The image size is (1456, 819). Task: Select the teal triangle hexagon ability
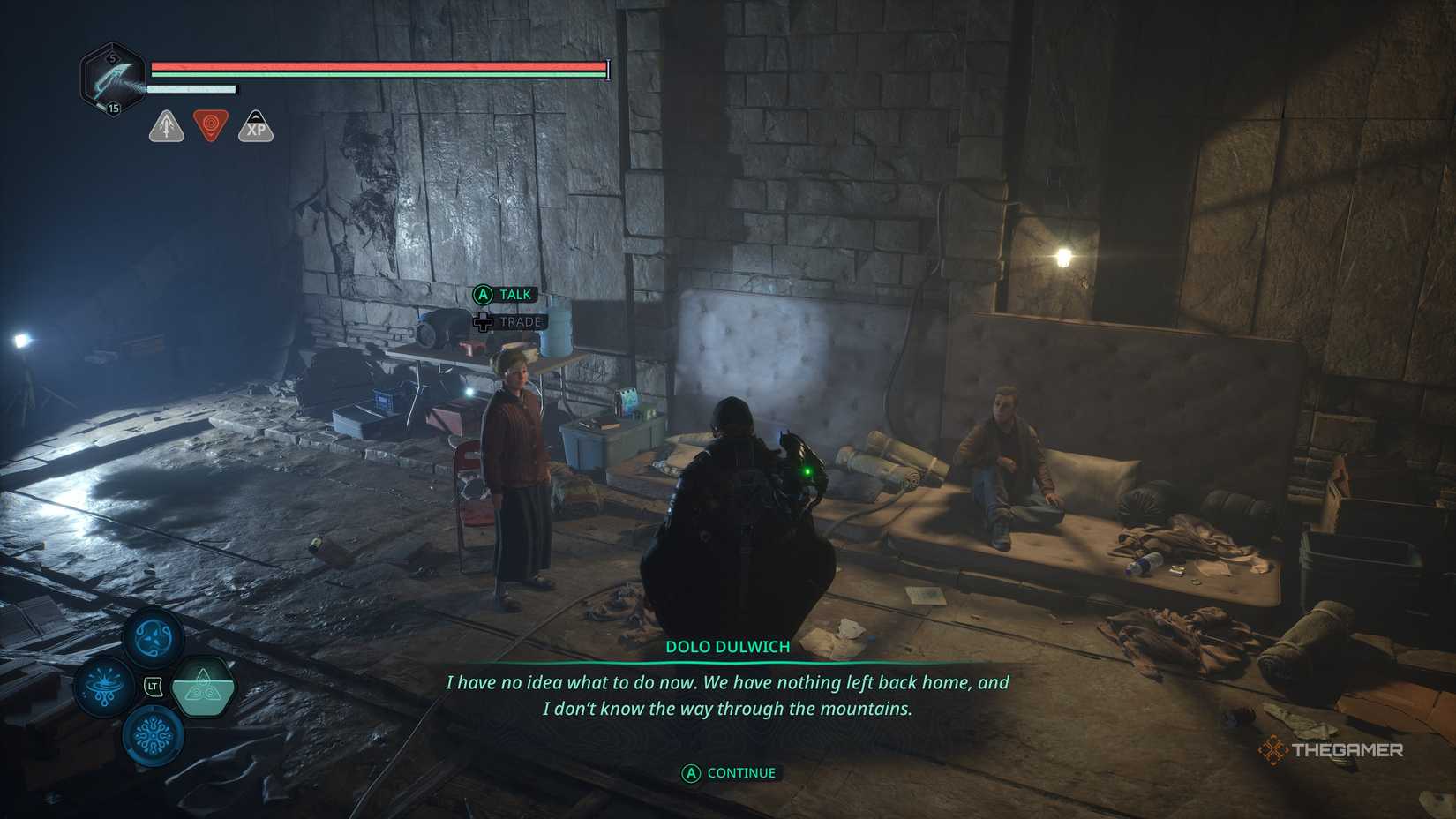pos(203,686)
